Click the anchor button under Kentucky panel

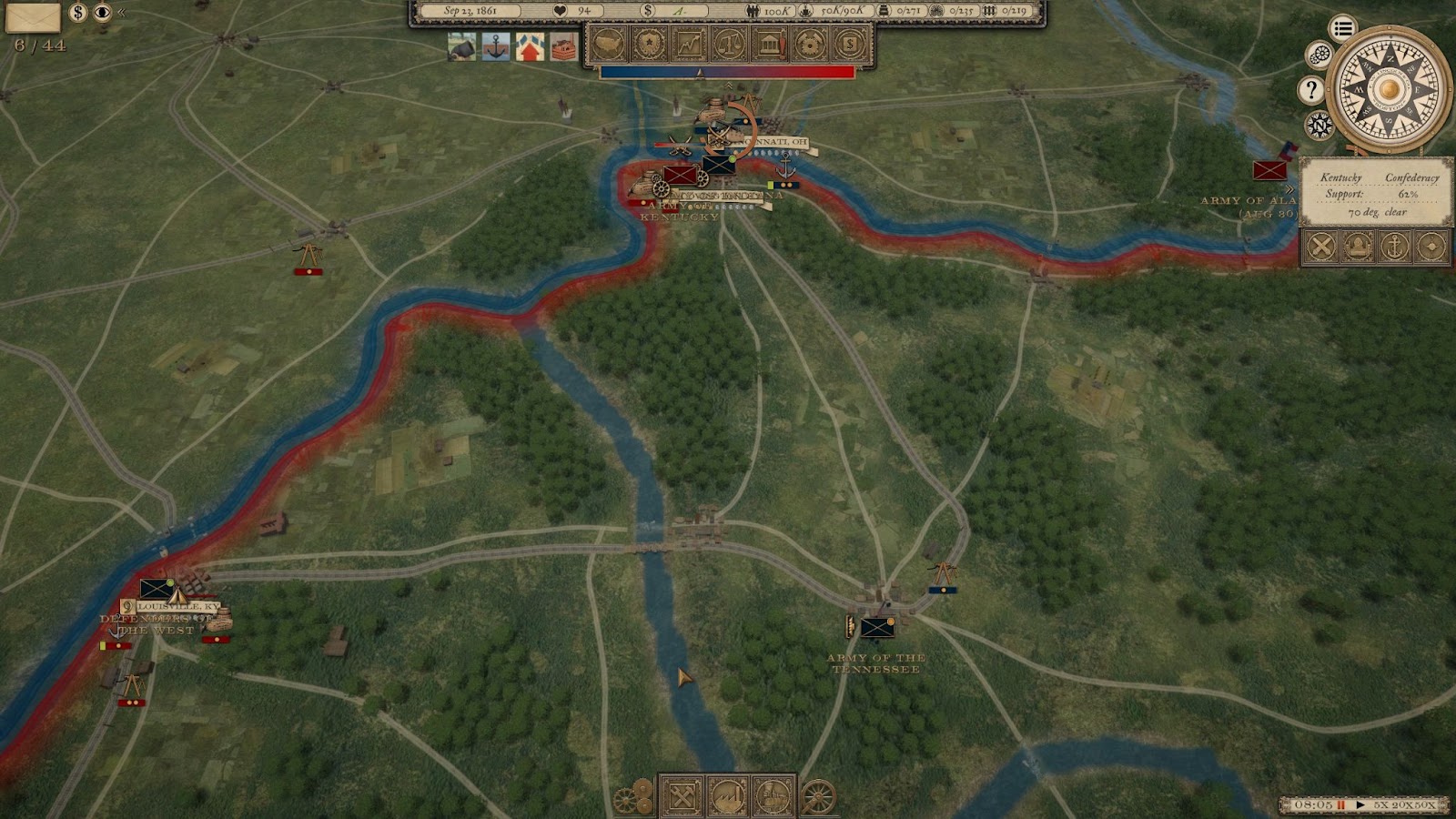(x=1393, y=246)
